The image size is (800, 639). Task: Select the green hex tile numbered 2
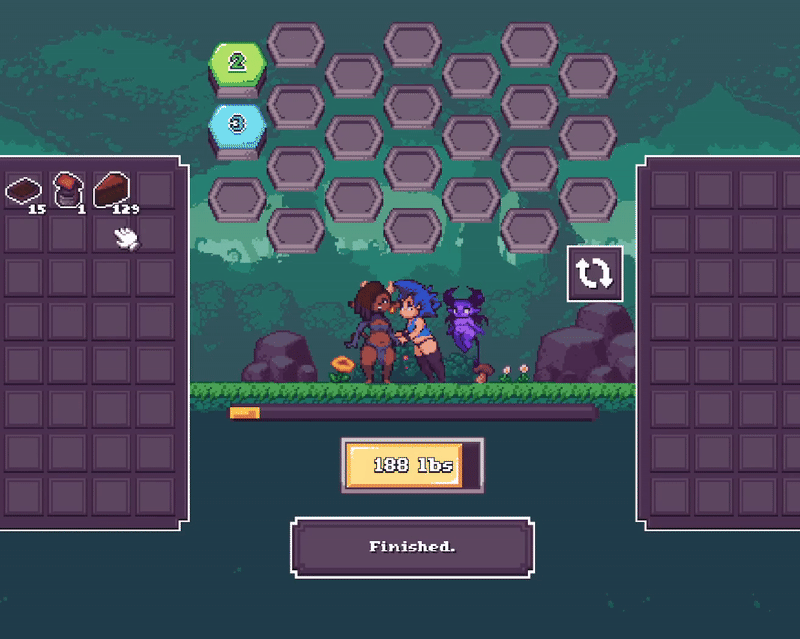(237, 63)
